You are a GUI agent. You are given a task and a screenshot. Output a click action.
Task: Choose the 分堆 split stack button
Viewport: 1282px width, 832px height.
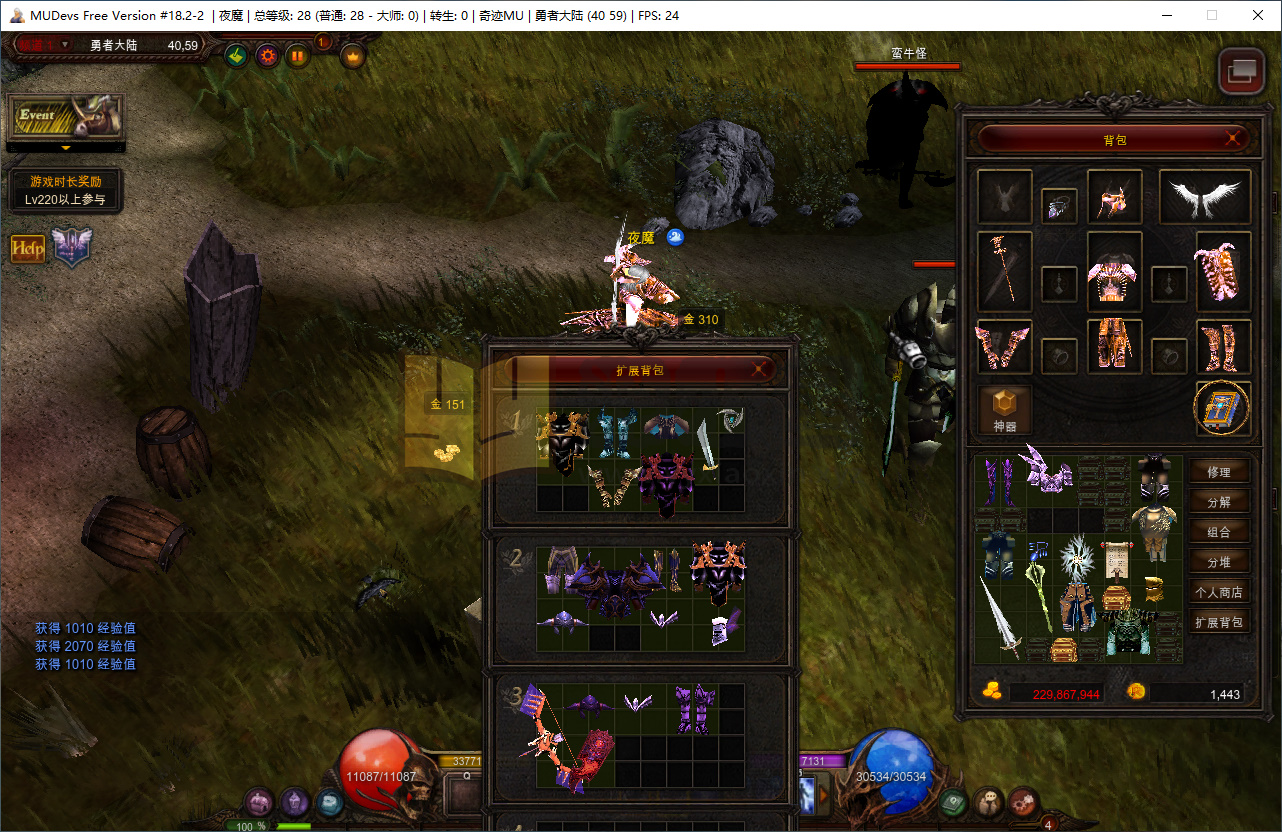[1219, 562]
